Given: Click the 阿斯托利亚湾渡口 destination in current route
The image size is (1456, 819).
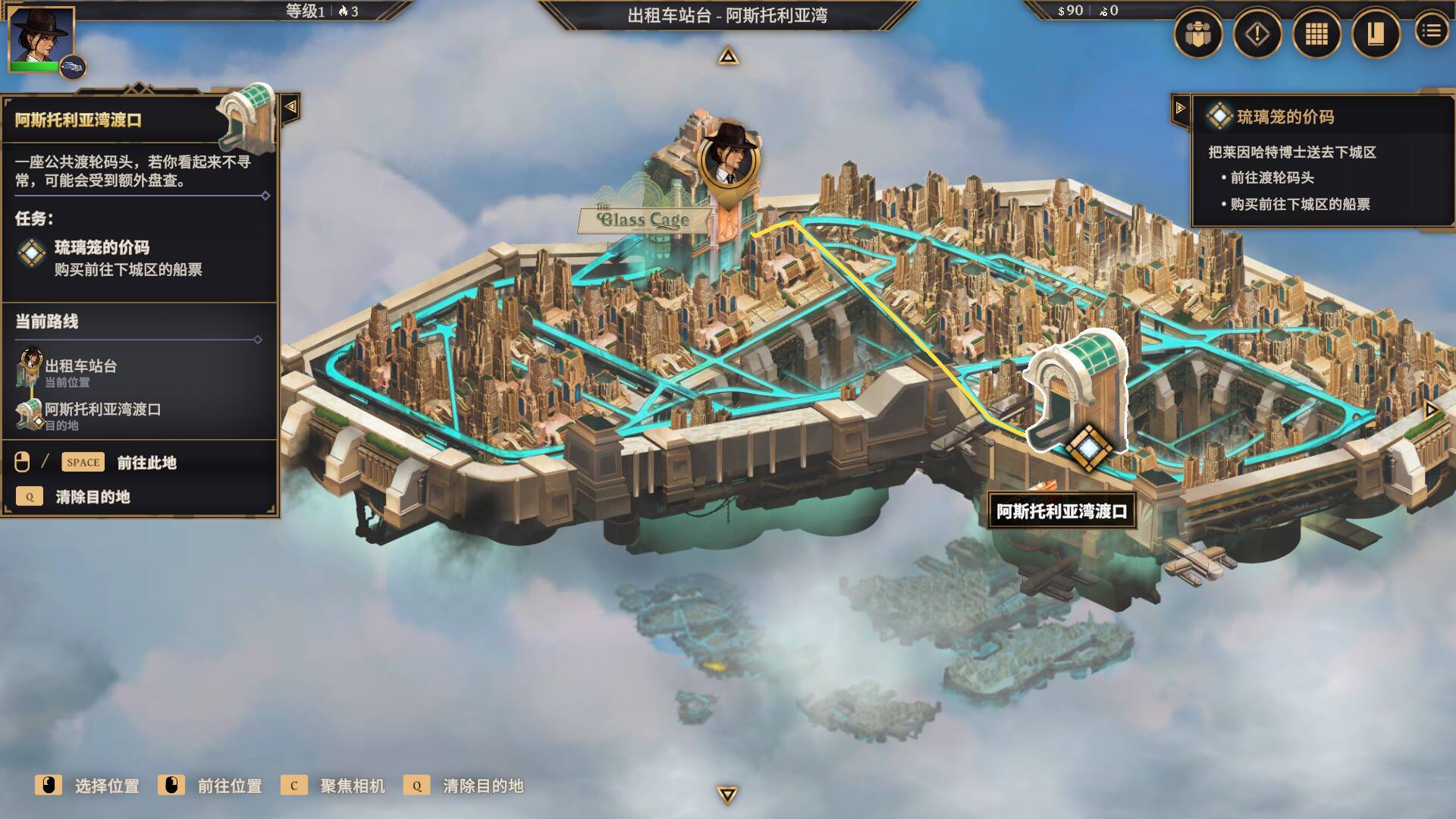Looking at the screenshot, I should click(102, 410).
